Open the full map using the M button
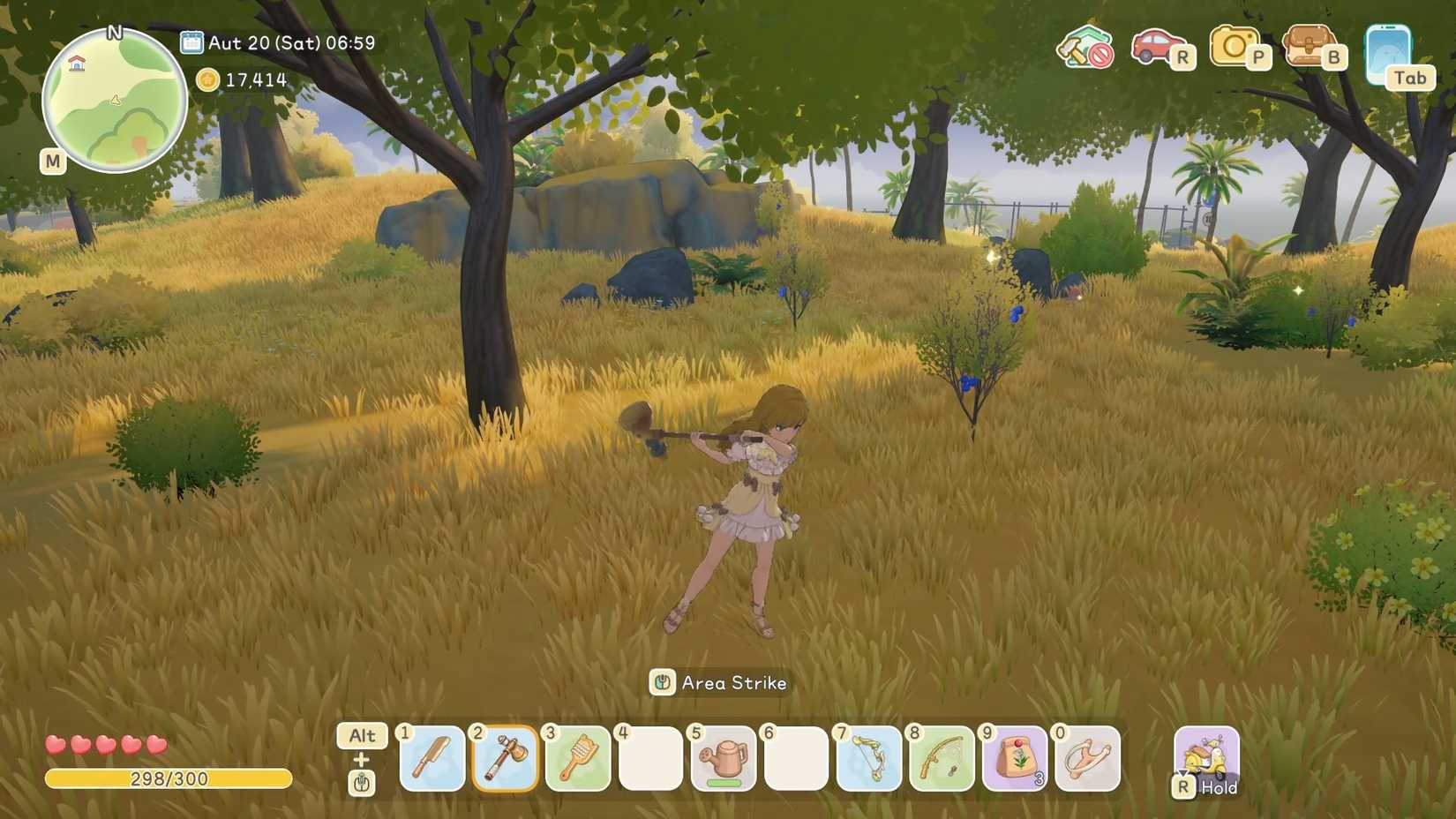Image resolution: width=1456 pixels, height=819 pixels. tap(52, 162)
